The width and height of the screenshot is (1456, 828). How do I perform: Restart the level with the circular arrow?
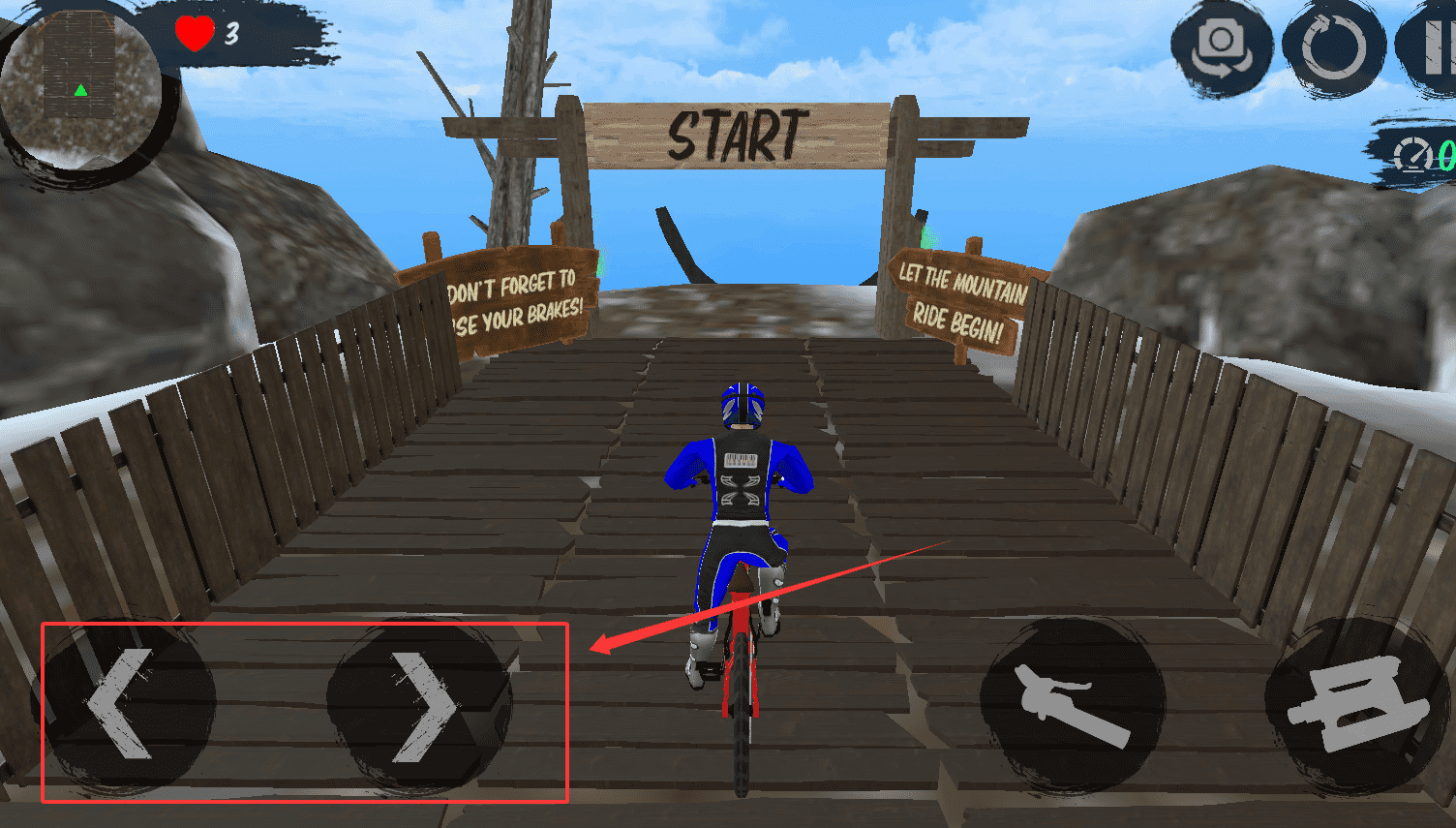[x=1334, y=48]
